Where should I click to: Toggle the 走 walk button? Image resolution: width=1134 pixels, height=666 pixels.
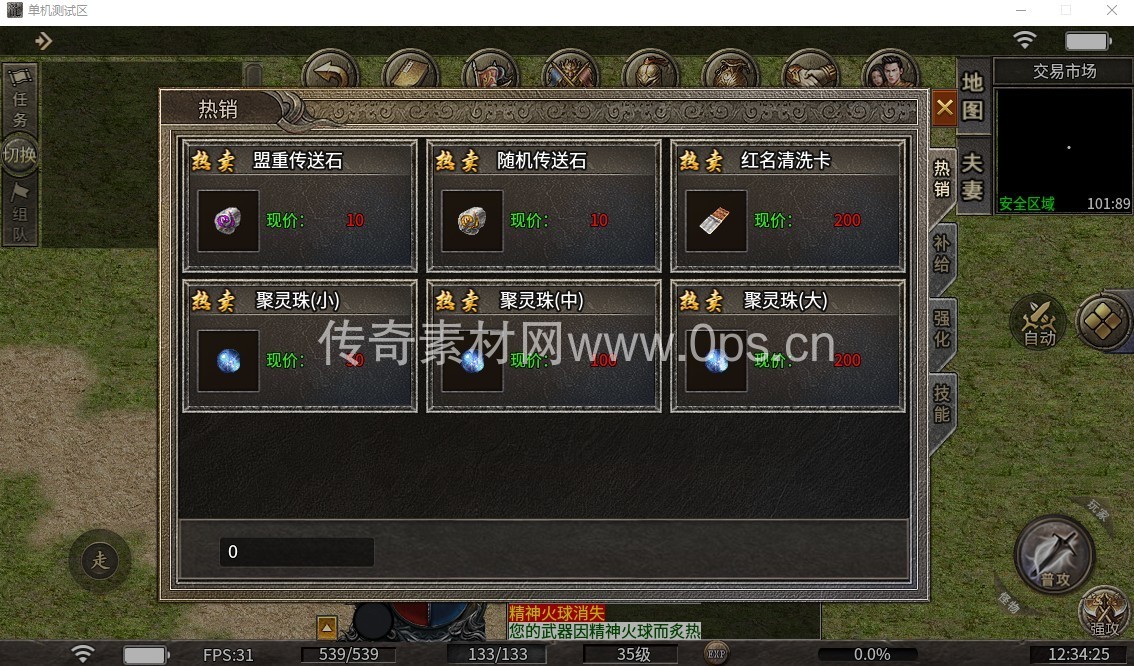100,560
